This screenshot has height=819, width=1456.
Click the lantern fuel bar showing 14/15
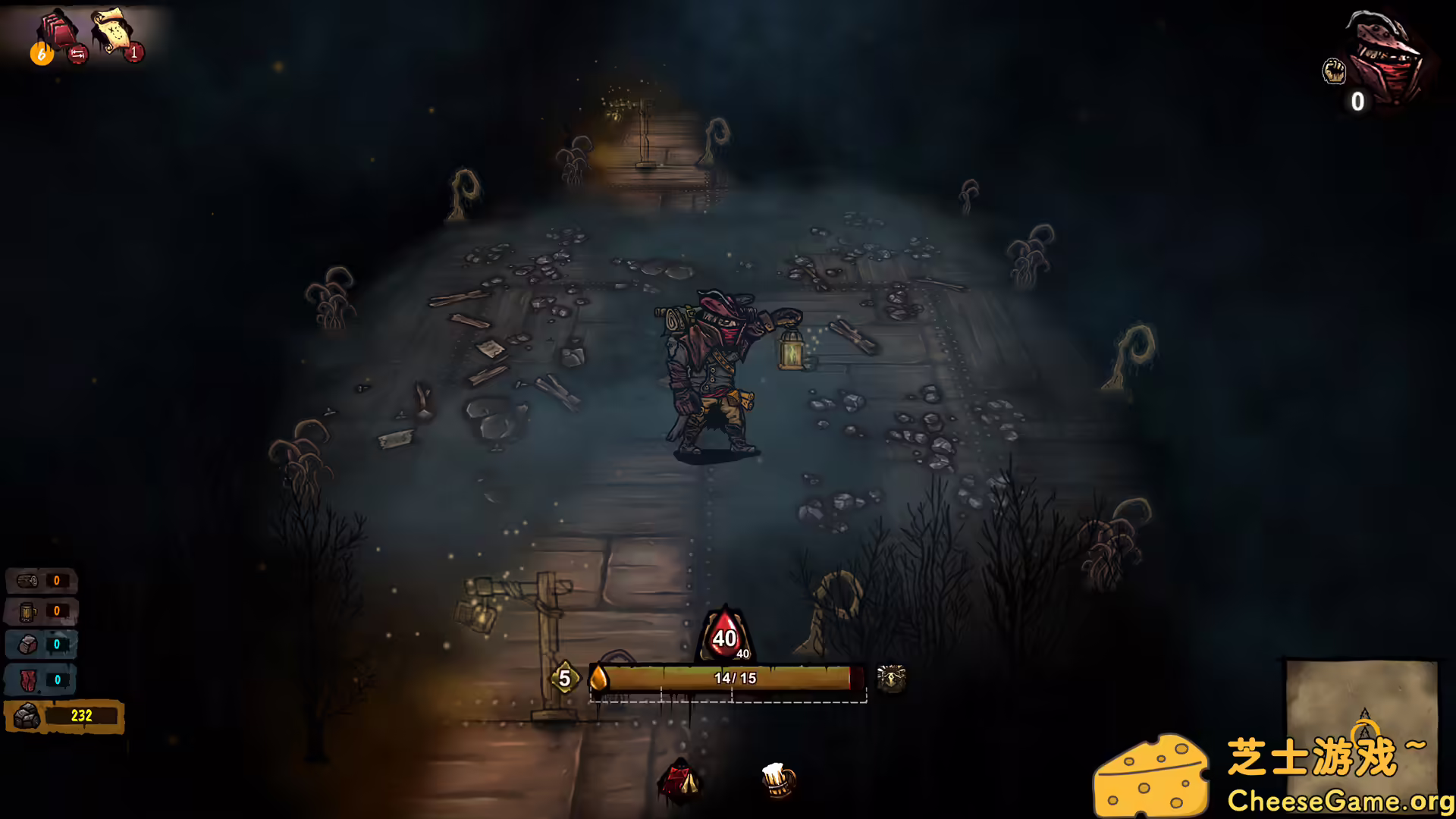[x=728, y=679]
